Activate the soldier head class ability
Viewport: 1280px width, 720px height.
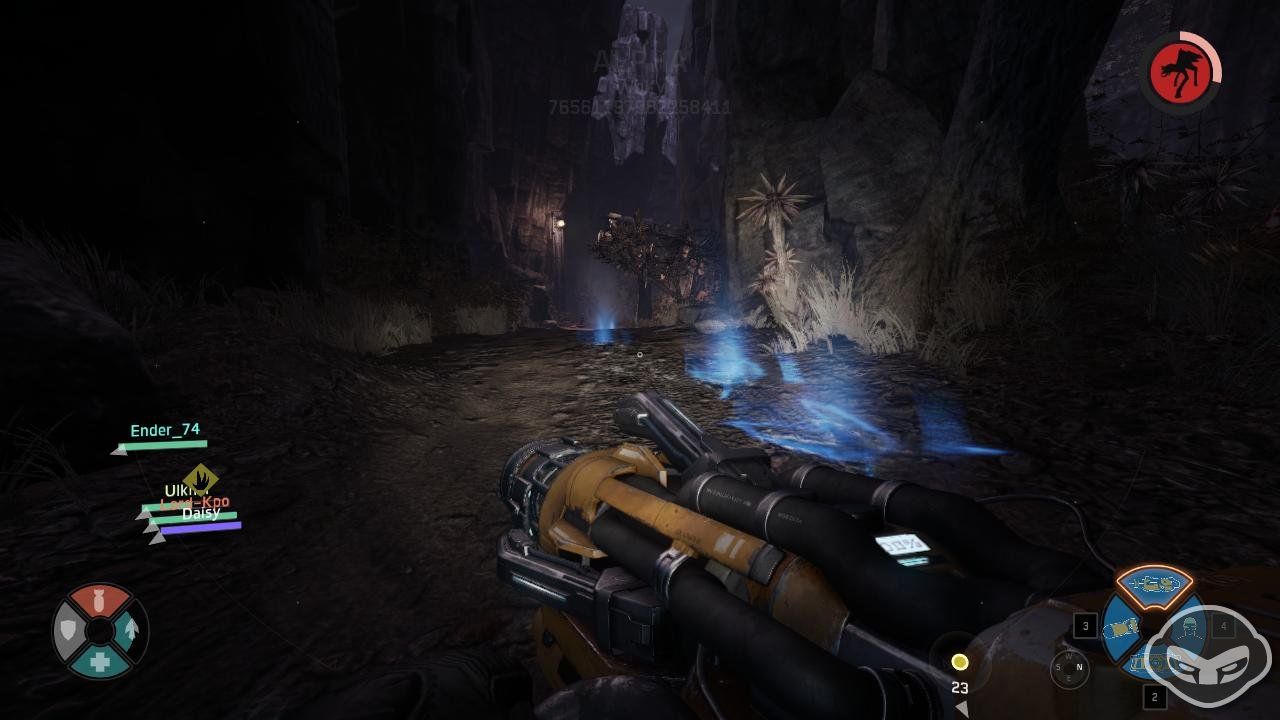coord(1187,628)
